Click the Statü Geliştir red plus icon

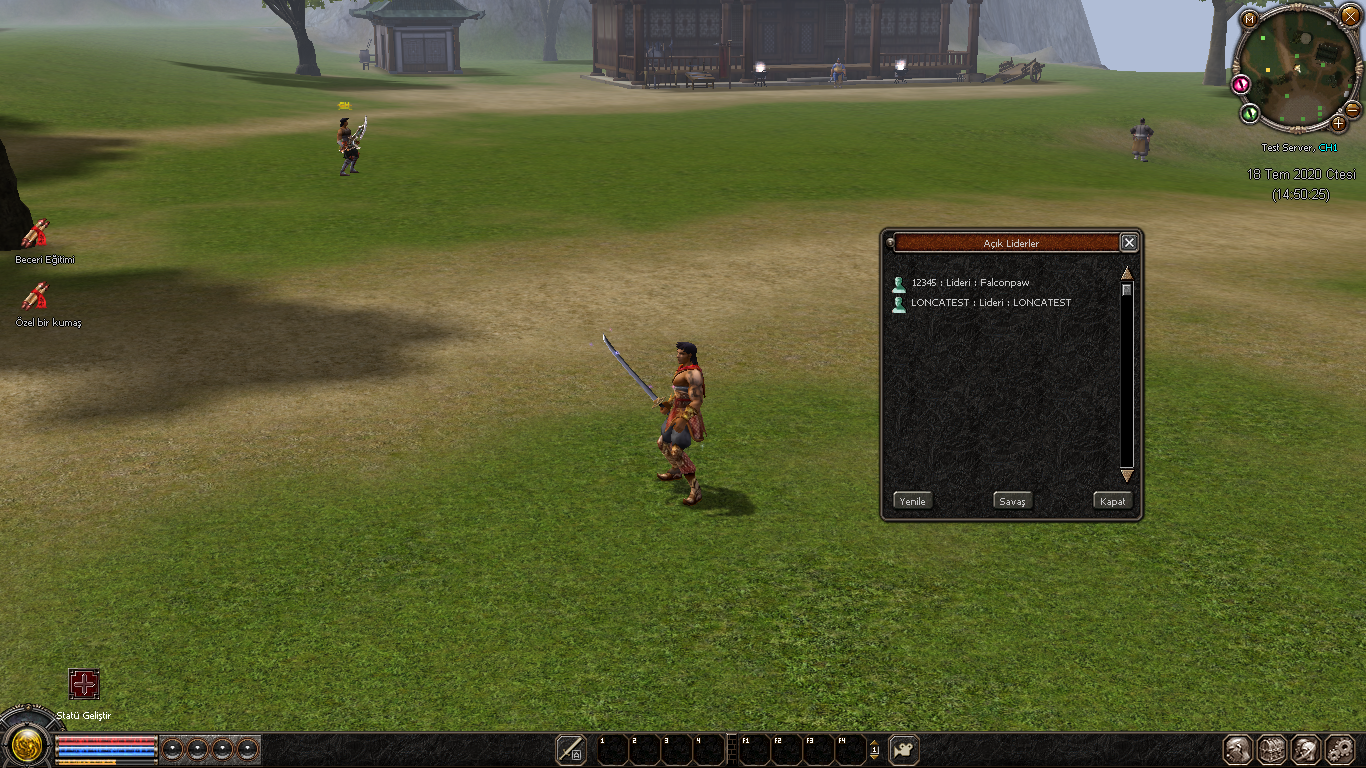84,684
